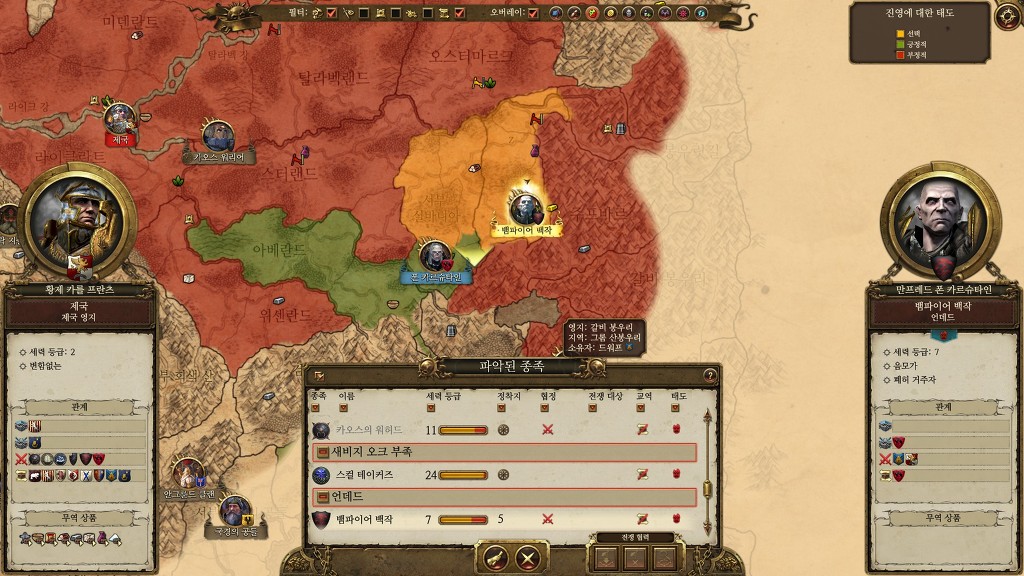Toggle the first 필터 checkbox
Screen dimensions: 1024x576
click(331, 13)
